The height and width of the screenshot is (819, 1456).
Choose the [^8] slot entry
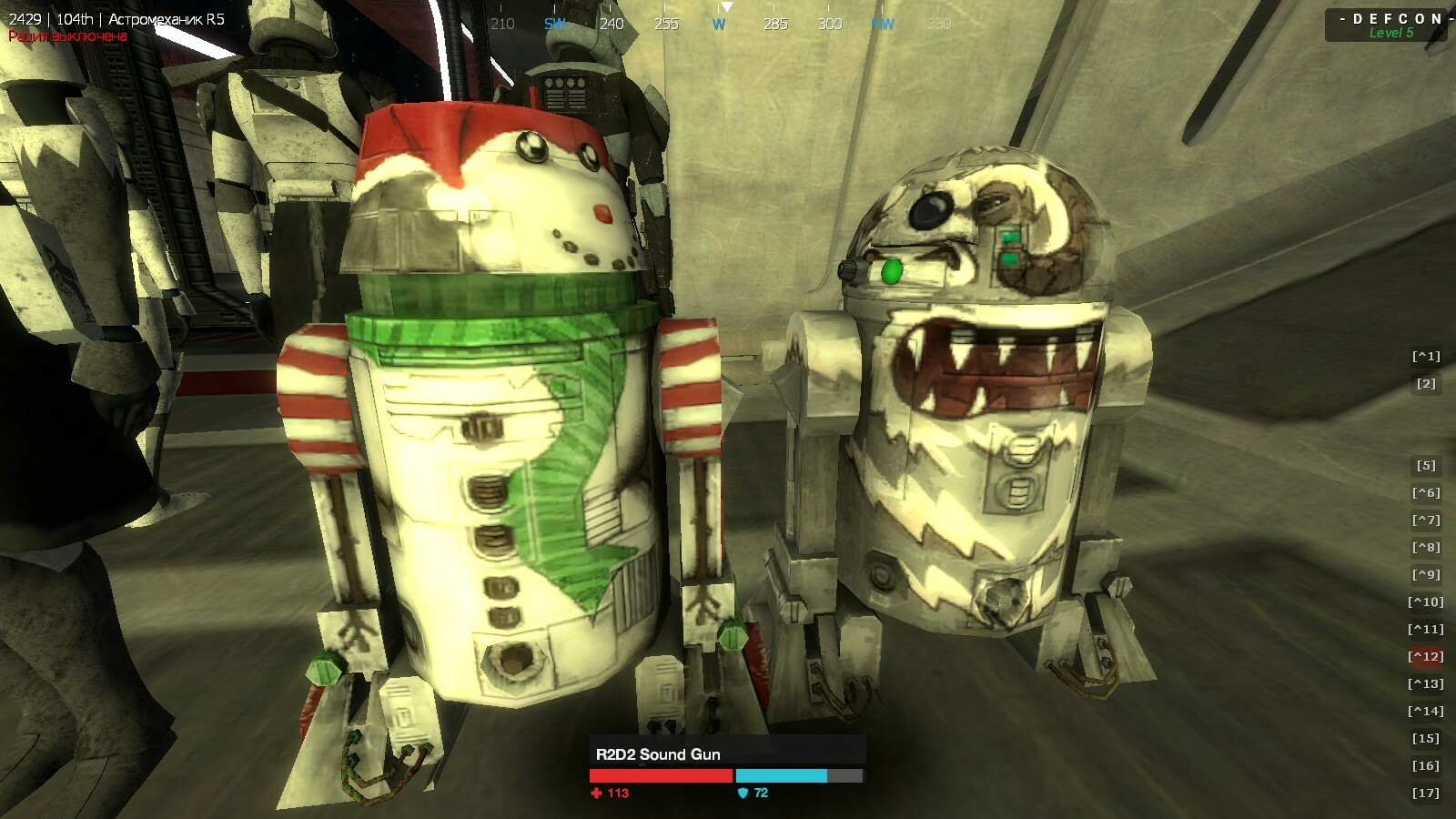[x=1426, y=548]
